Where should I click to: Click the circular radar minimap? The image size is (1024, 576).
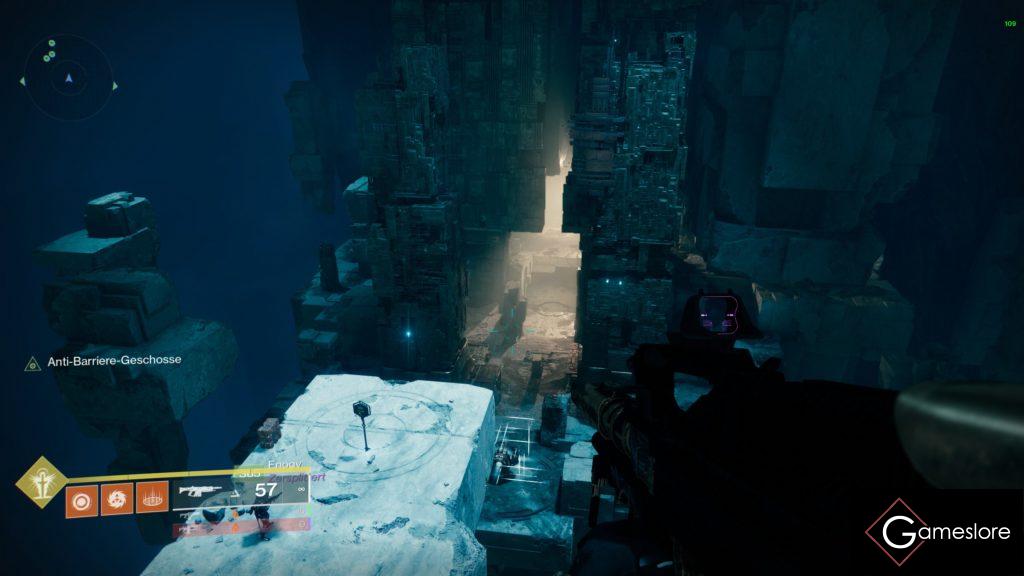[x=69, y=76]
